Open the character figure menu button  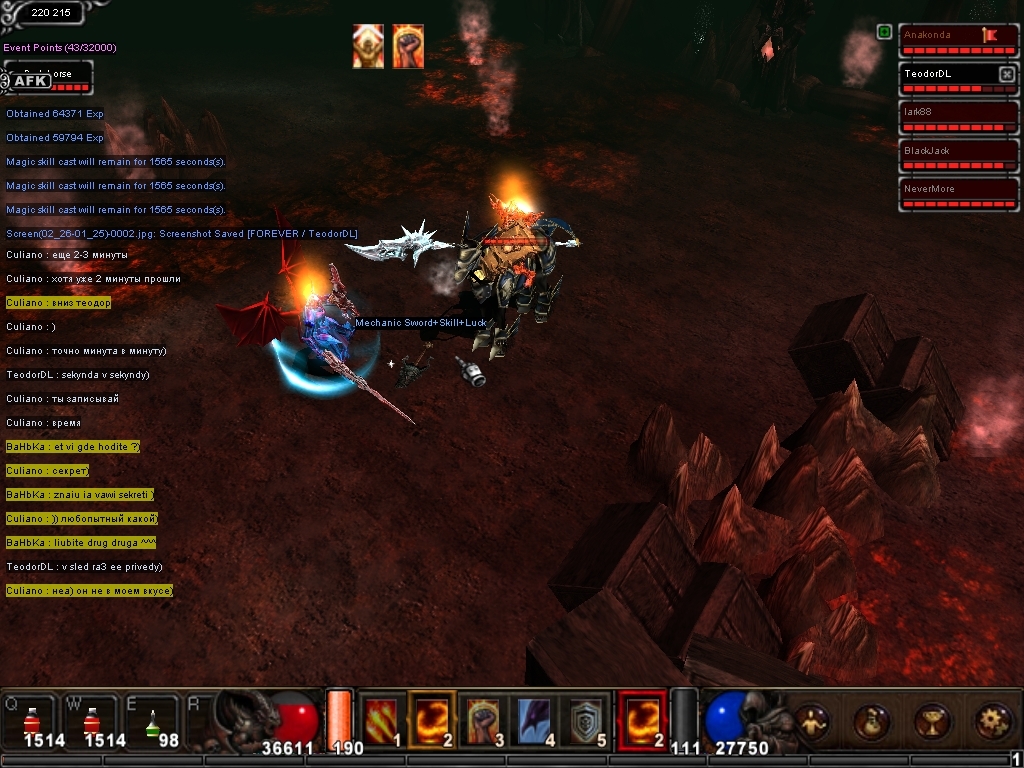pos(811,721)
